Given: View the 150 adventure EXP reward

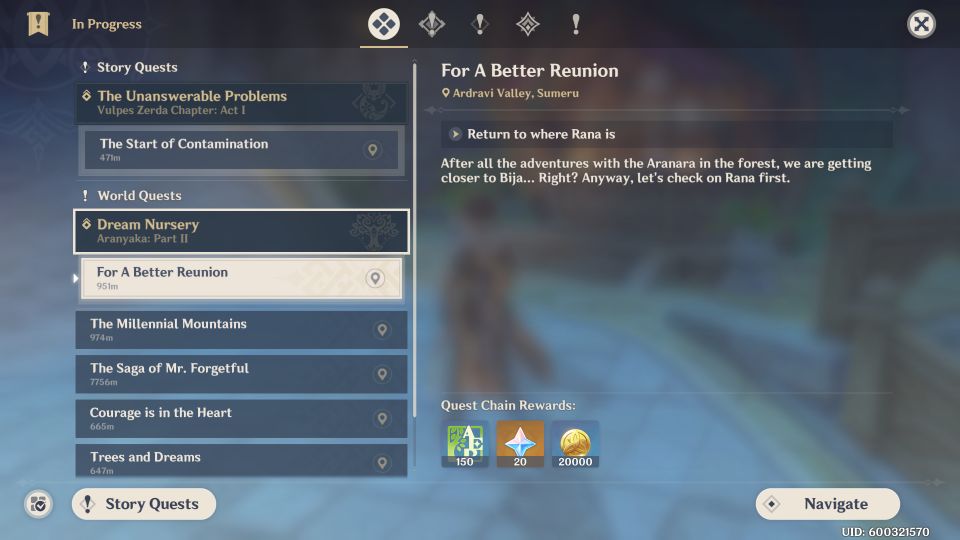Looking at the screenshot, I should coord(465,444).
